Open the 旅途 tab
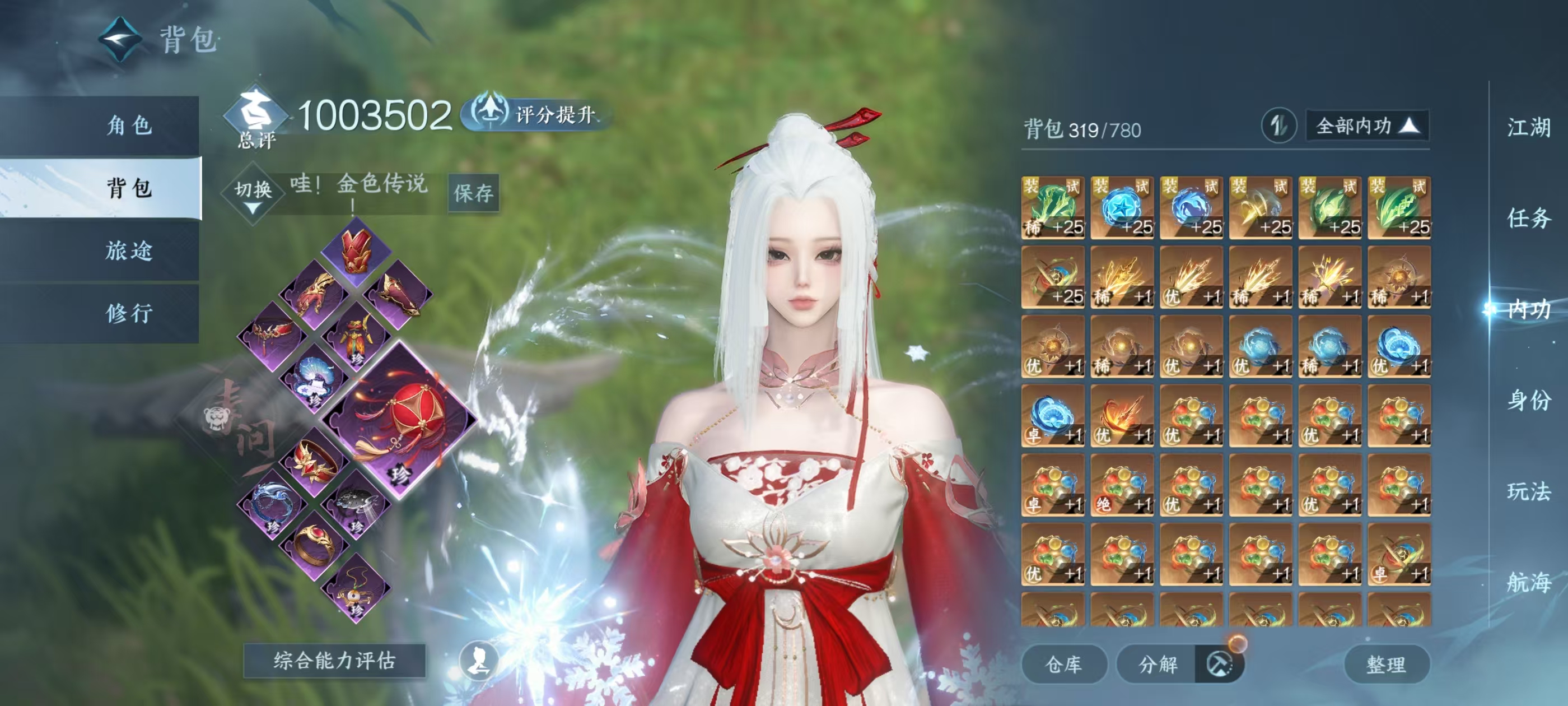1568x706 pixels. click(129, 251)
